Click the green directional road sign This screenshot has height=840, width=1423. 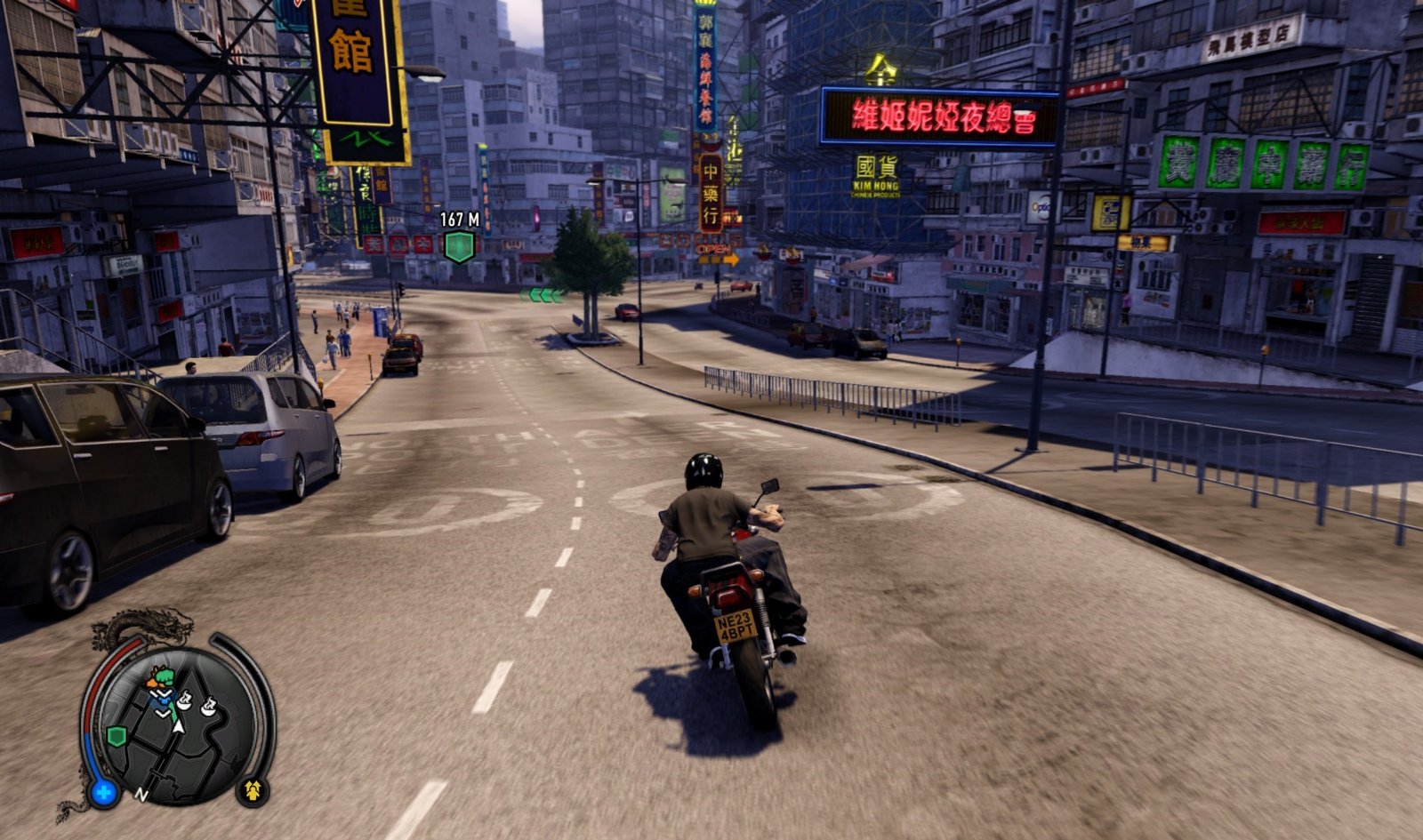tap(539, 294)
